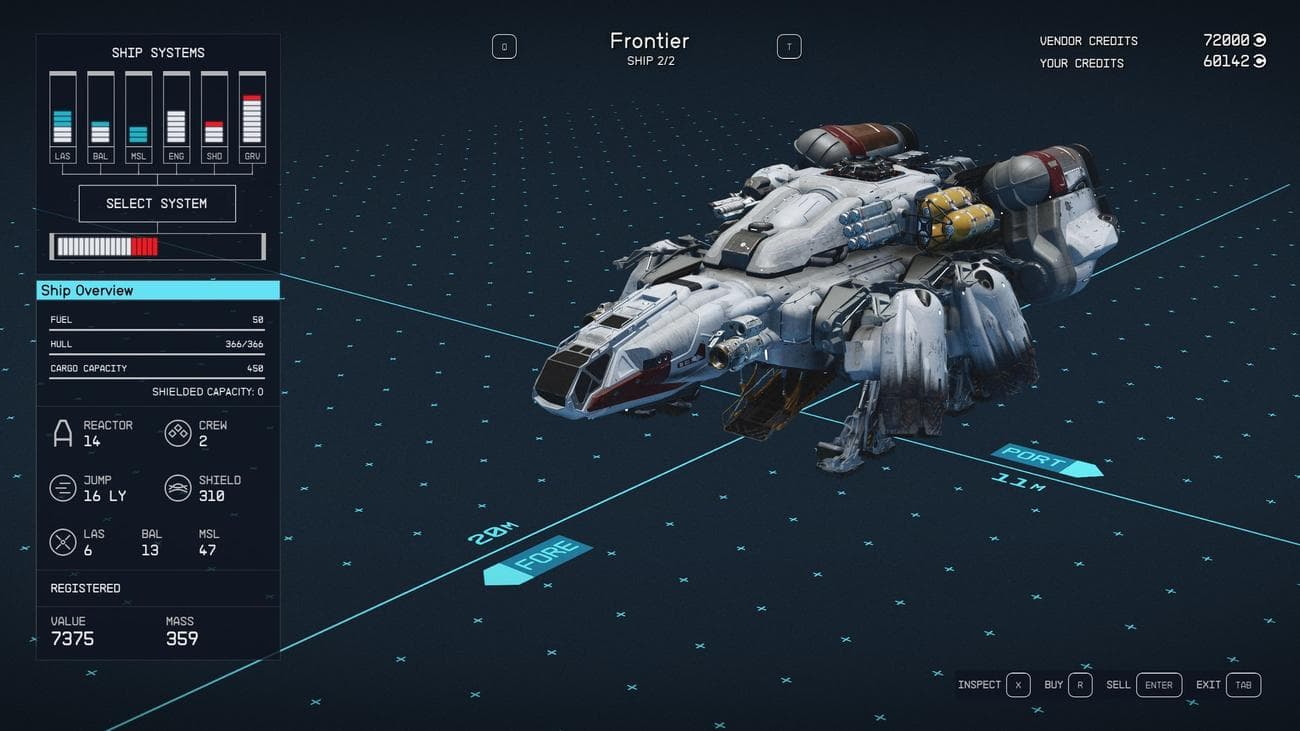
Task: Select the SHD shield system bar
Action: pos(214,110)
